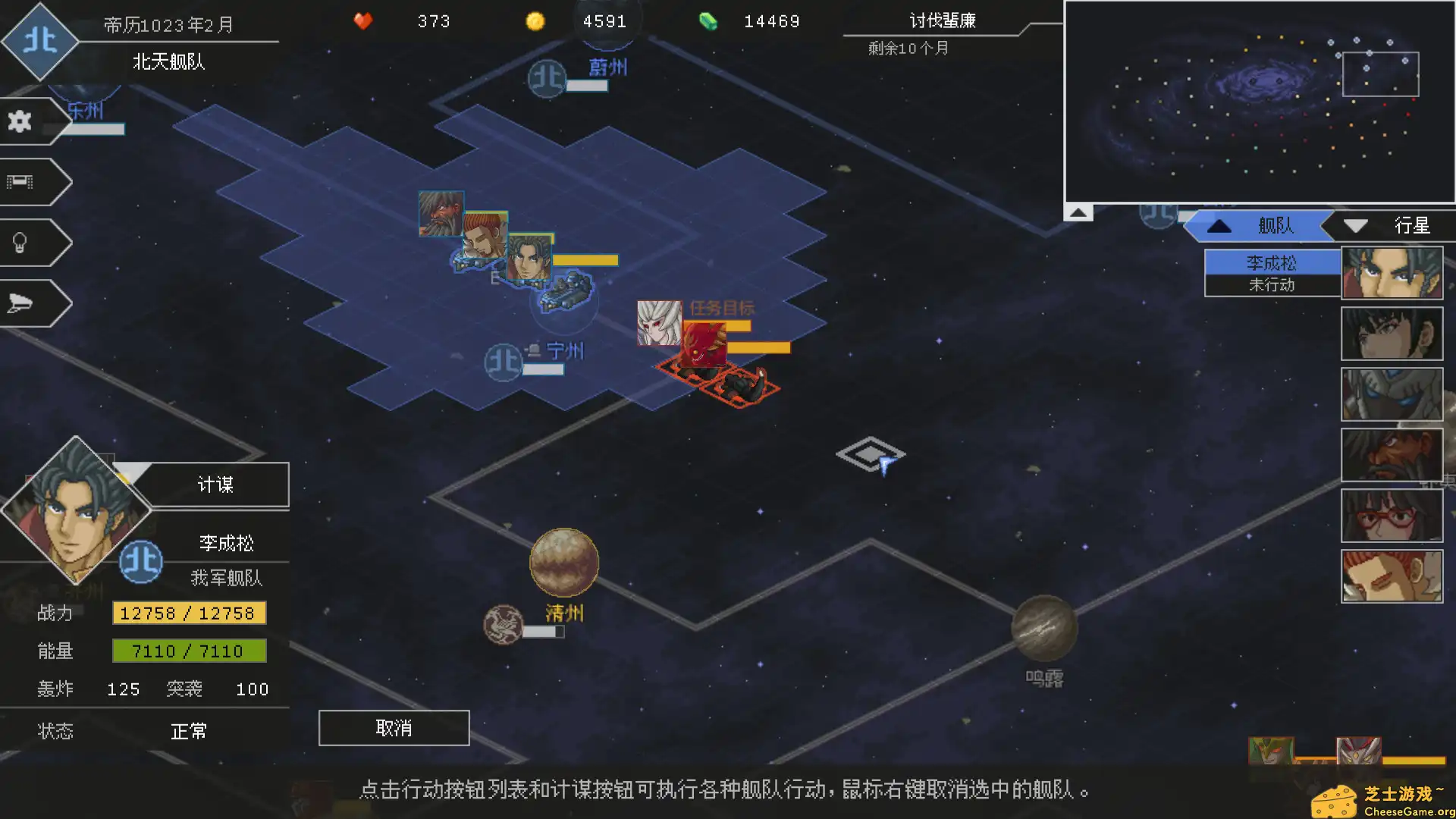
Task: Click the up triangle on the 舰队 tab
Action: 1219,225
